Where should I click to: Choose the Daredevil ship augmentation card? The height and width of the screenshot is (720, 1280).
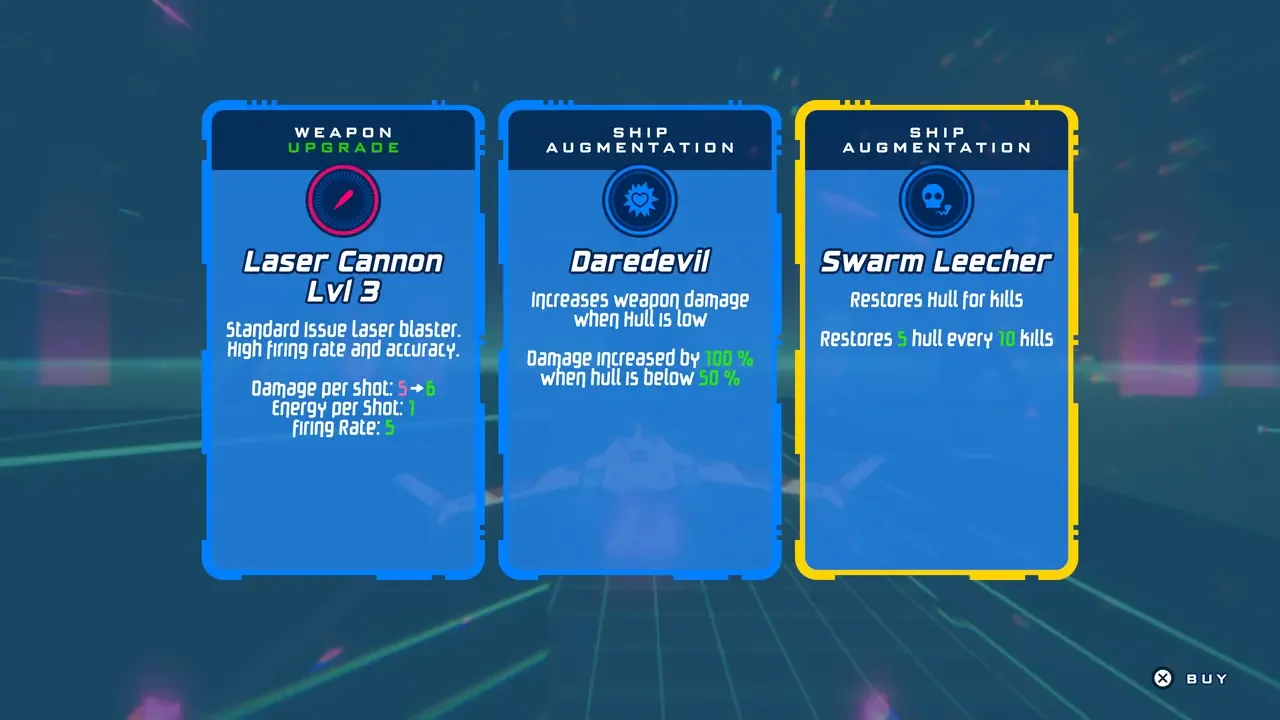pyautogui.click(x=639, y=342)
